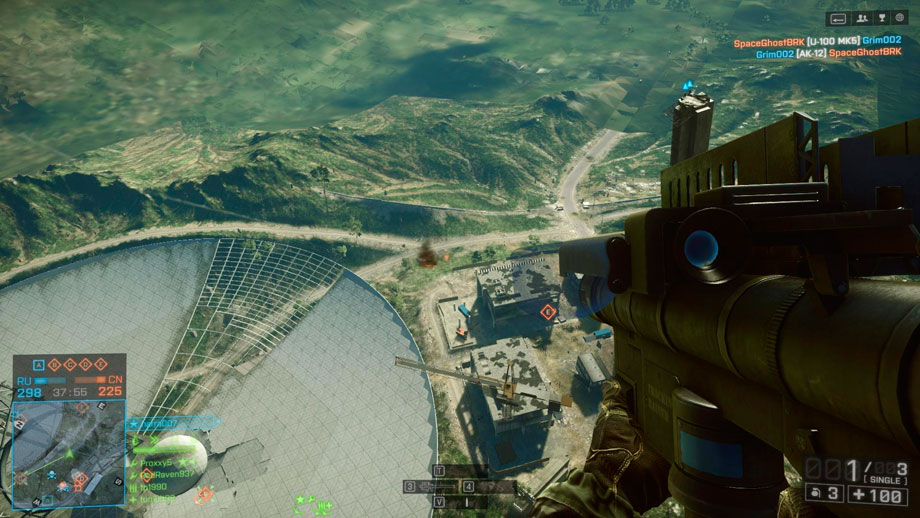The width and height of the screenshot is (920, 518).
Task: Select objective flag A indicator
Action: click(39, 365)
